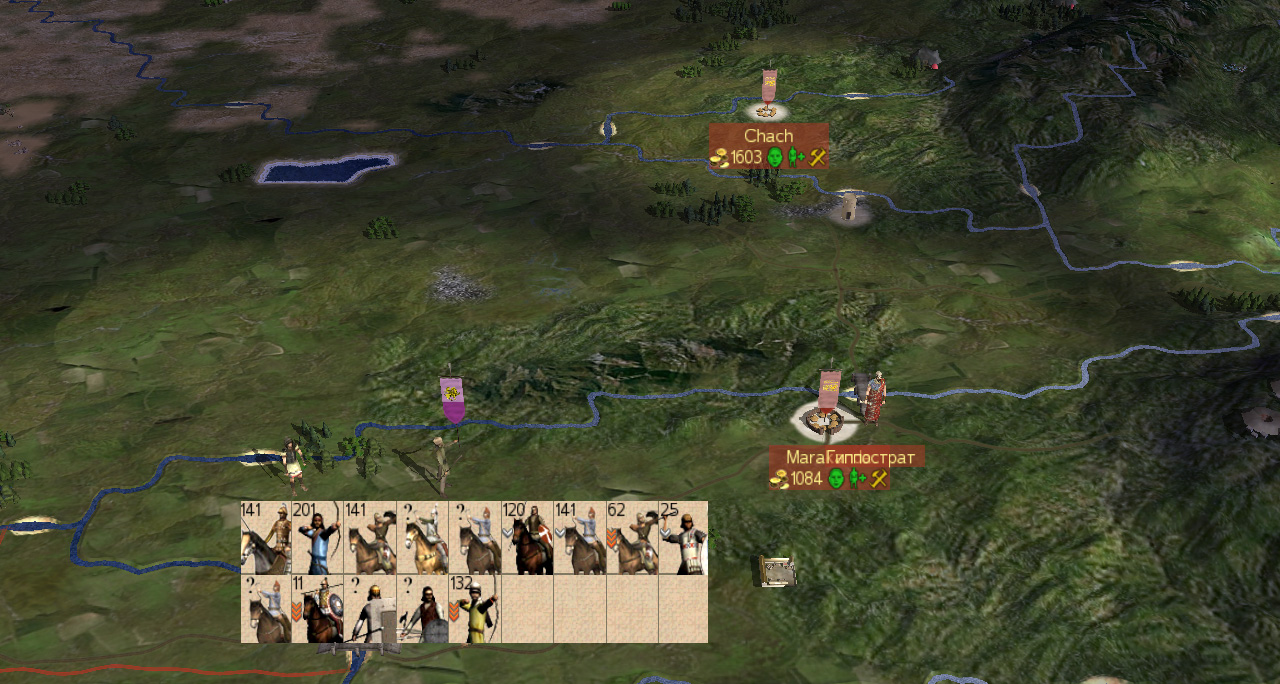This screenshot has width=1280, height=684.
Task: Pick the axeman card with the round shield
Action: tap(423, 609)
